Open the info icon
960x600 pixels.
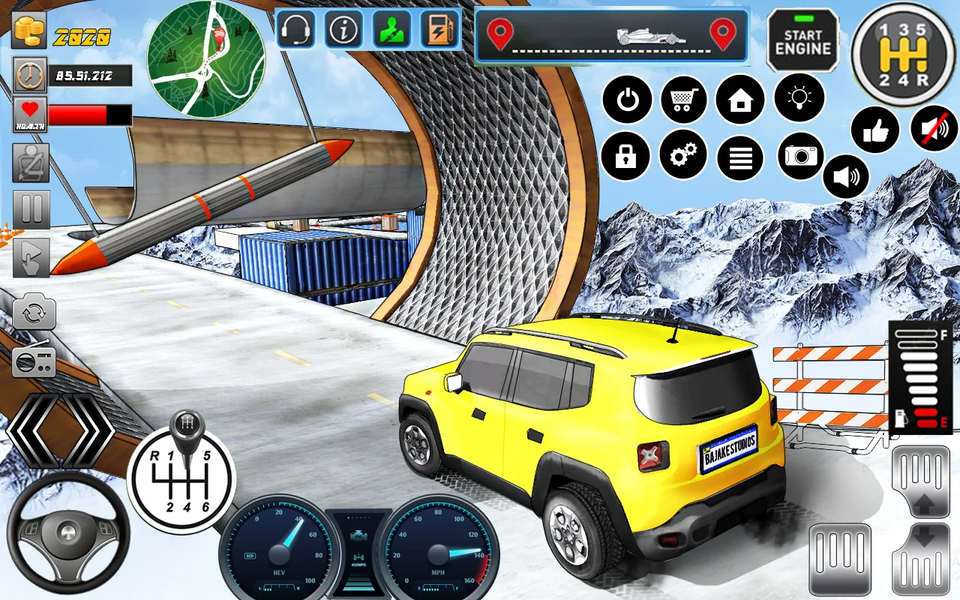pyautogui.click(x=344, y=30)
